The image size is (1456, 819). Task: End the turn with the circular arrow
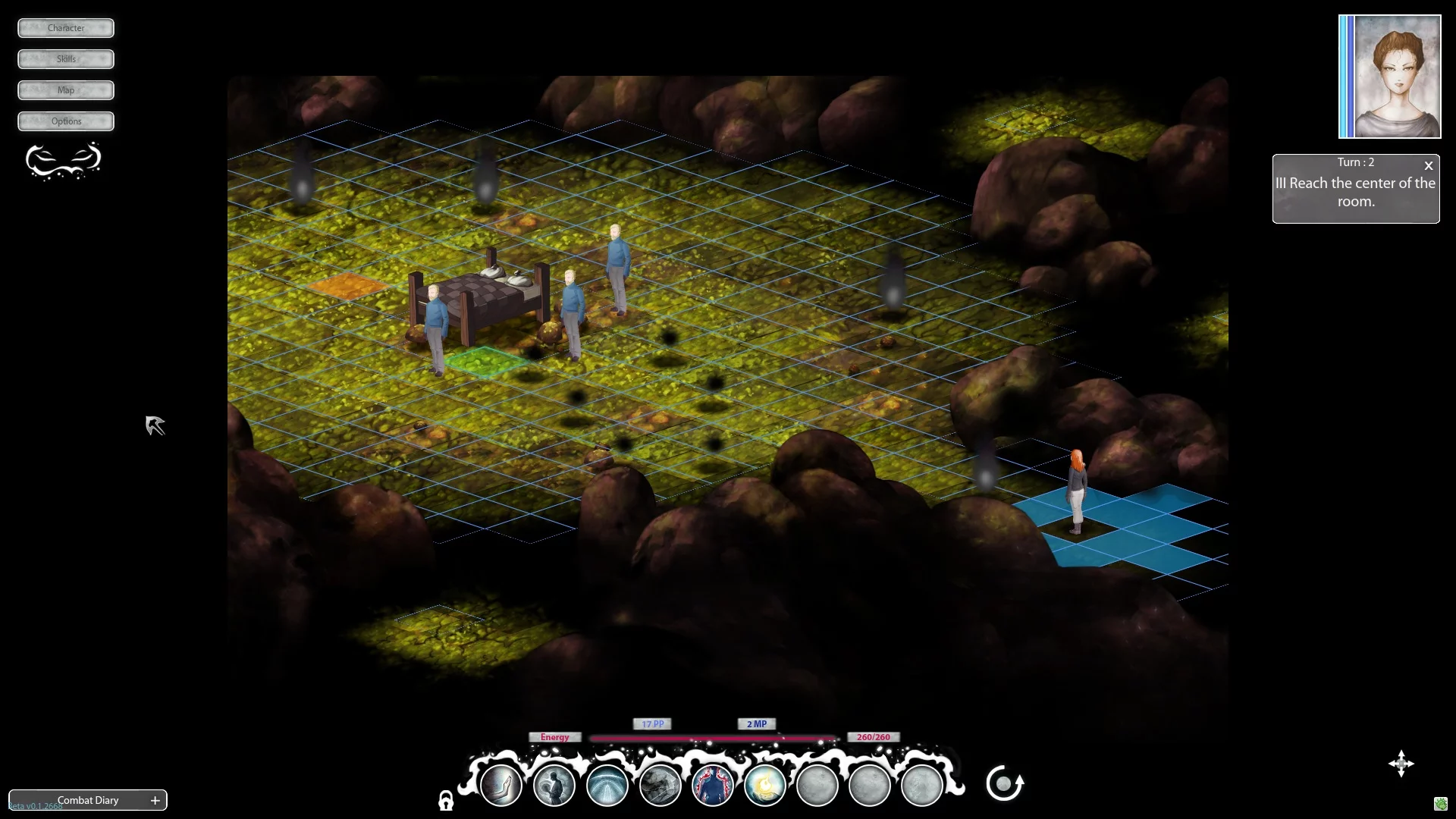click(x=1004, y=783)
